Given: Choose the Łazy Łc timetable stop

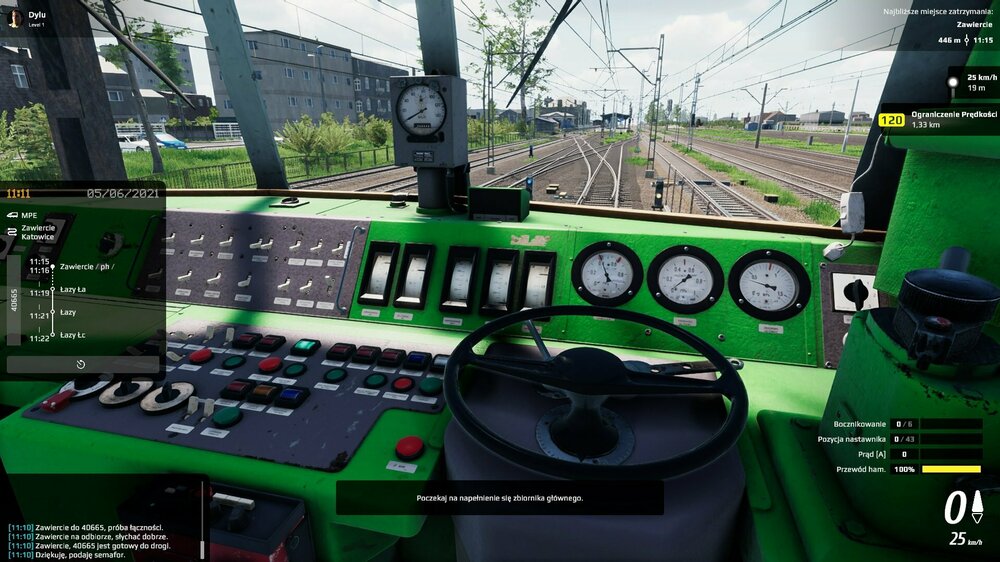Looking at the screenshot, I should (x=73, y=335).
